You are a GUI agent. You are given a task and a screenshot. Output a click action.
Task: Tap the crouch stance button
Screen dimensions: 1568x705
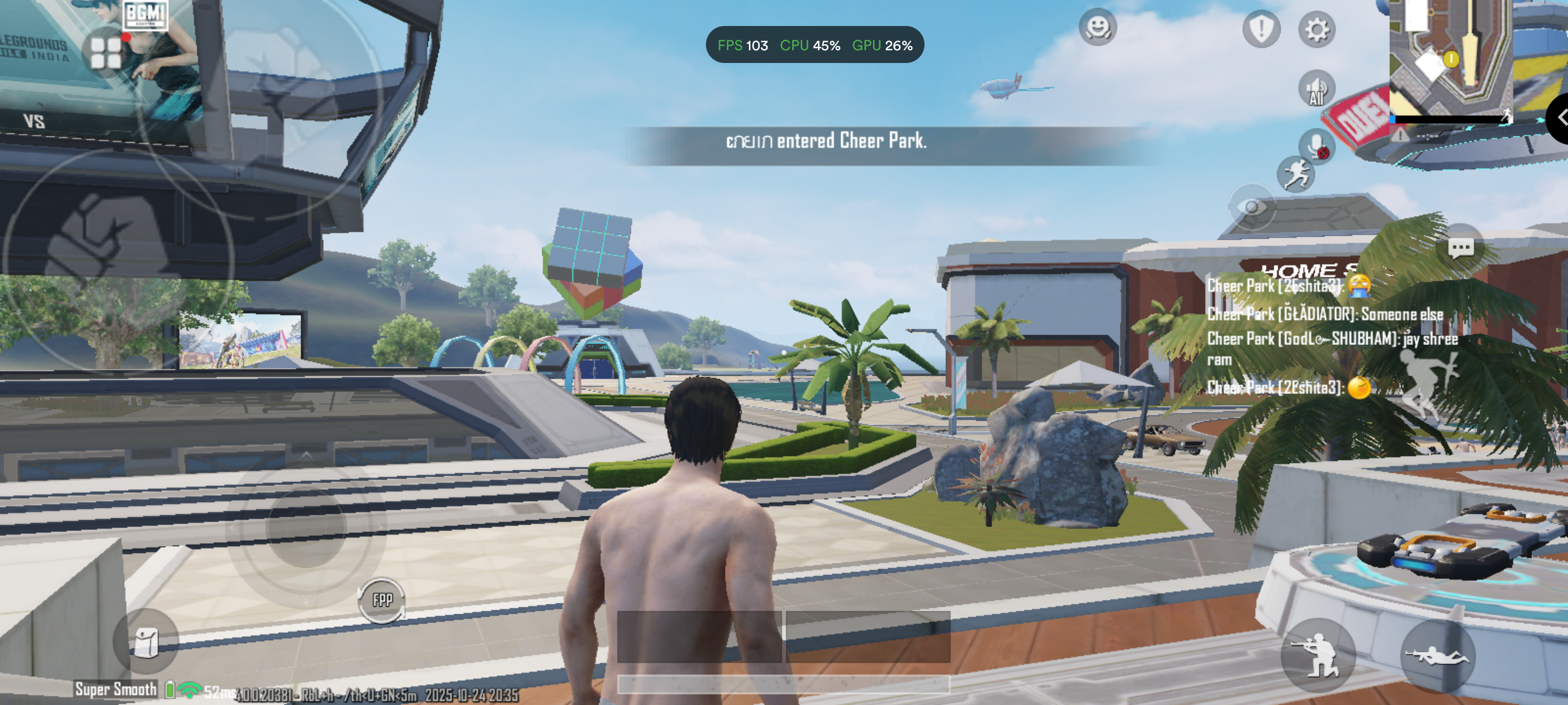pos(1318,656)
